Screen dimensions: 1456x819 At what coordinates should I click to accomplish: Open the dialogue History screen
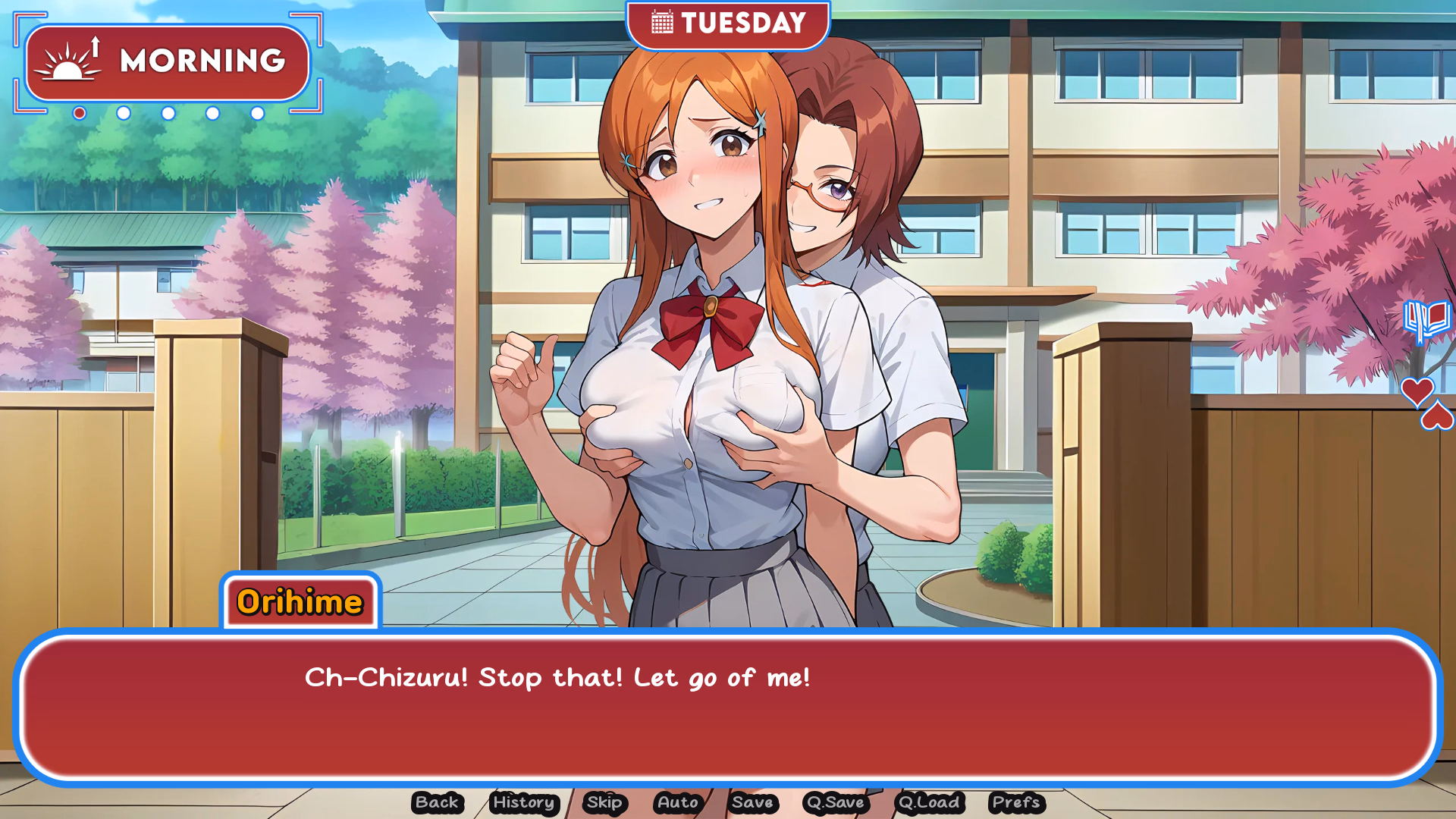523,803
